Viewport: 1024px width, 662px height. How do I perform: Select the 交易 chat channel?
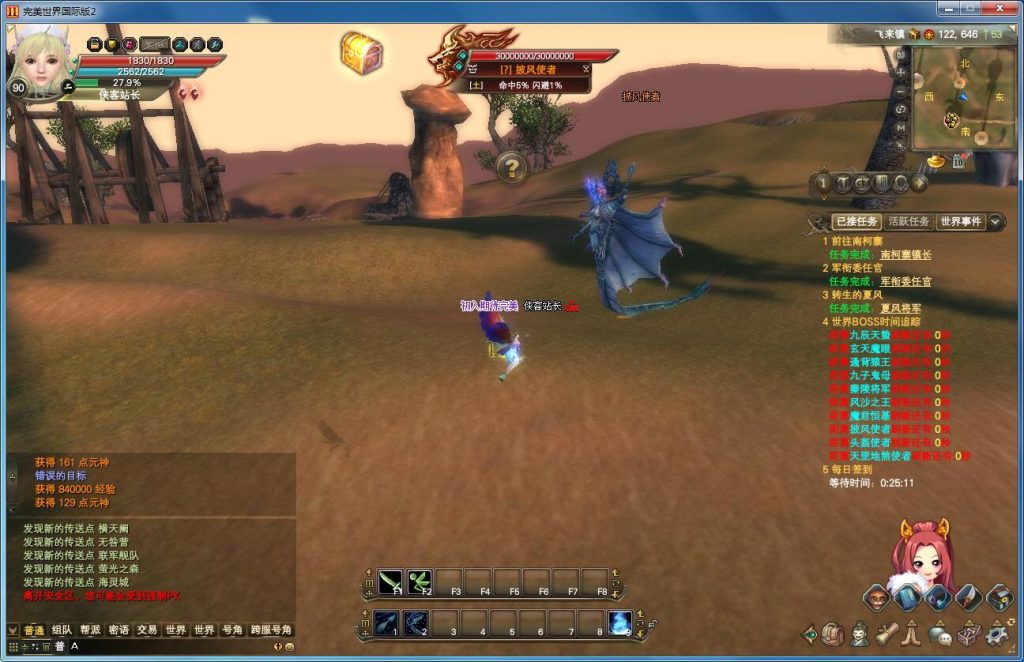pyautogui.click(x=147, y=630)
